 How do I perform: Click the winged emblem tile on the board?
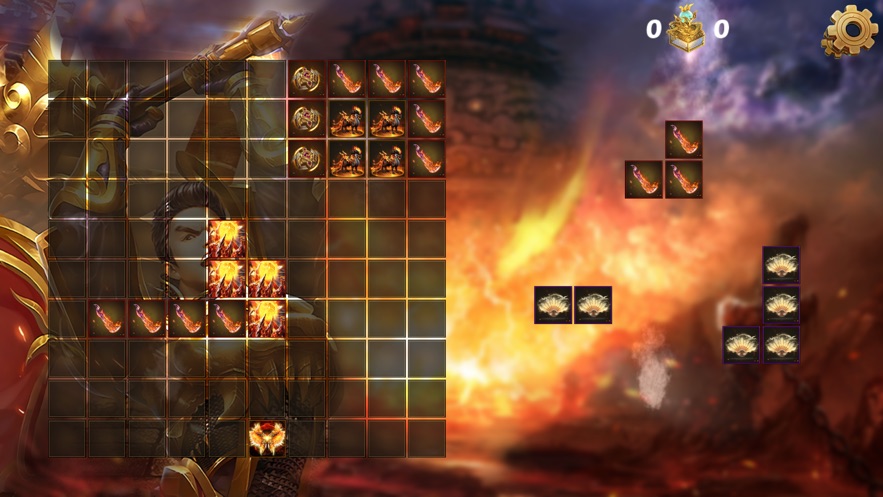click(266, 438)
